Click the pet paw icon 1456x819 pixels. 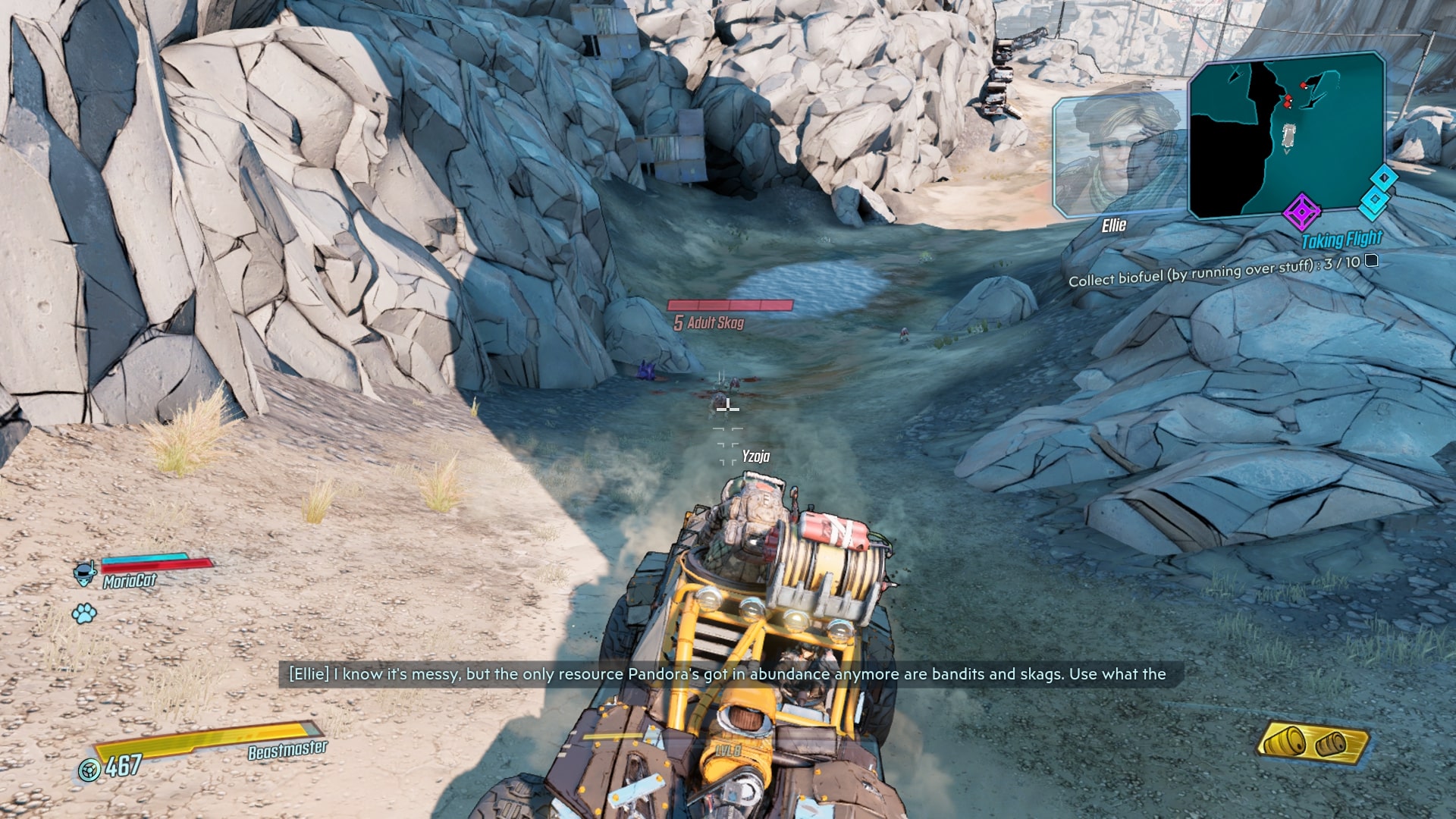84,613
